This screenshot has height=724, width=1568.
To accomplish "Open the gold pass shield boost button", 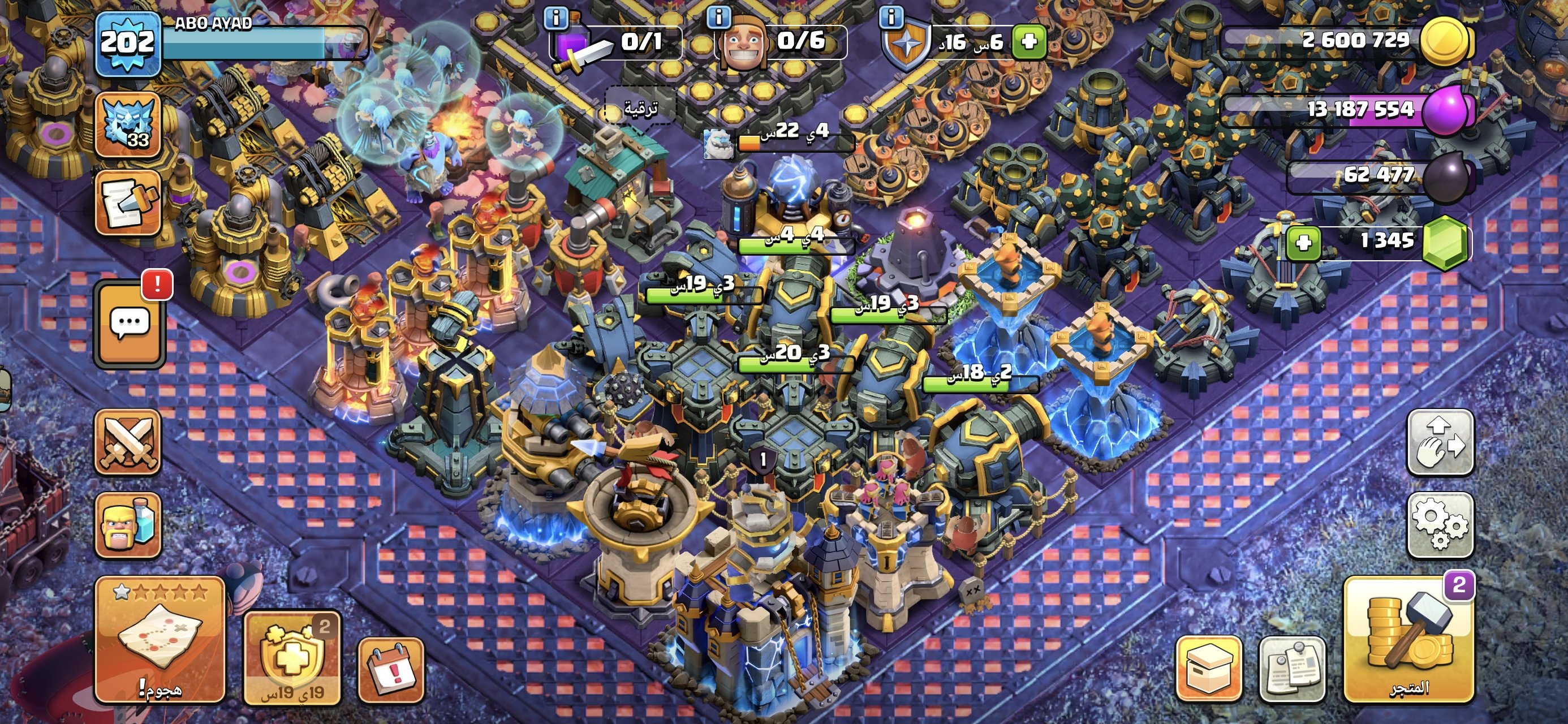I will click(x=291, y=658).
